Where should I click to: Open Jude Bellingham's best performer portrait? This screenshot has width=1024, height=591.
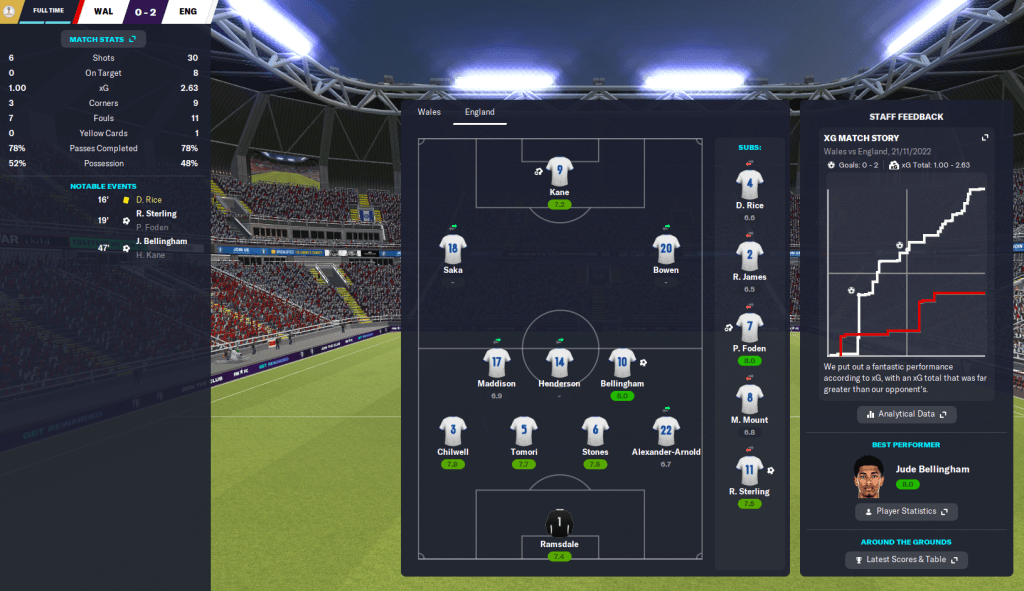point(870,476)
